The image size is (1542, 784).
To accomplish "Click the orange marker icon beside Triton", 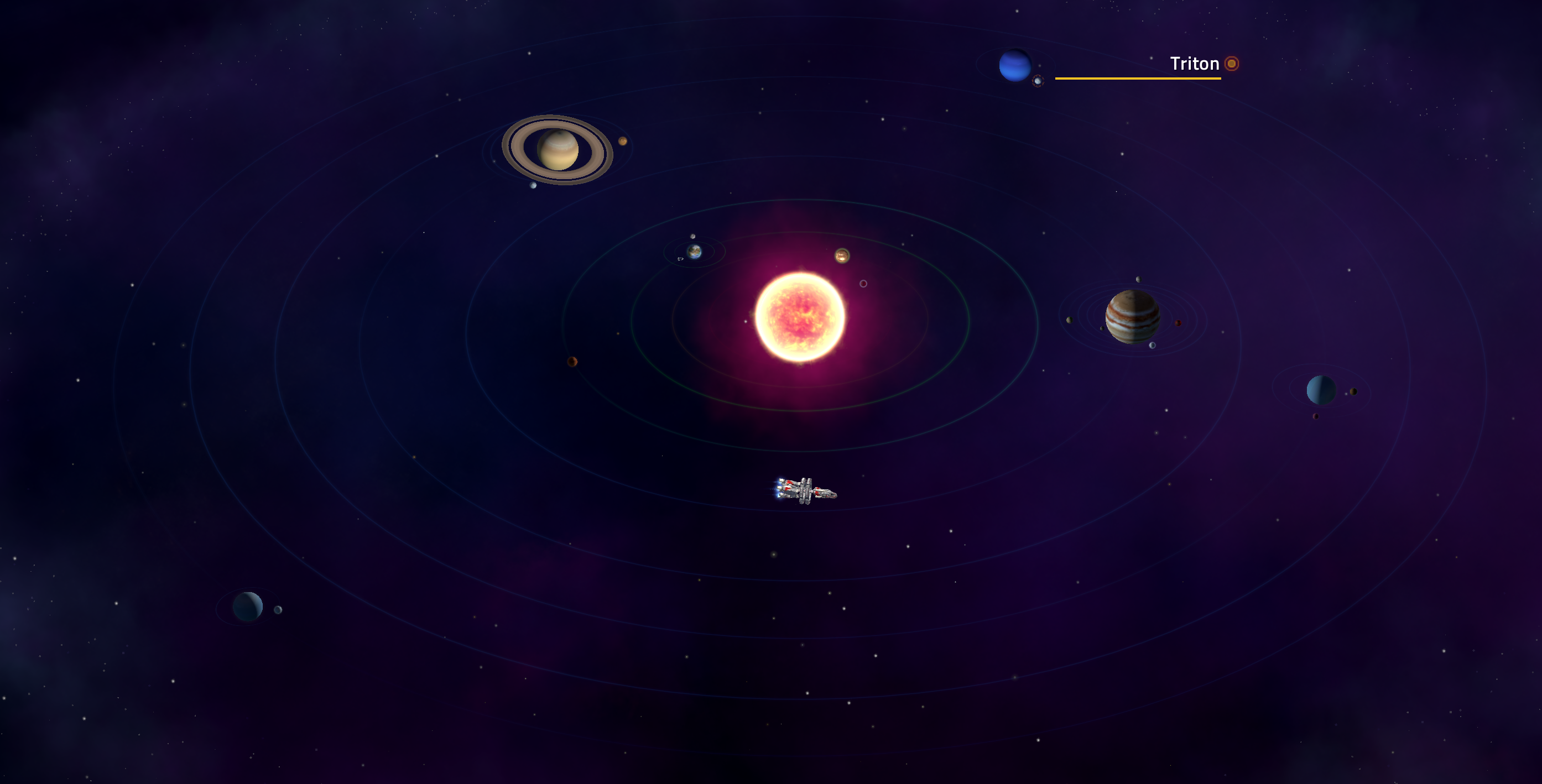I will 1231,64.
